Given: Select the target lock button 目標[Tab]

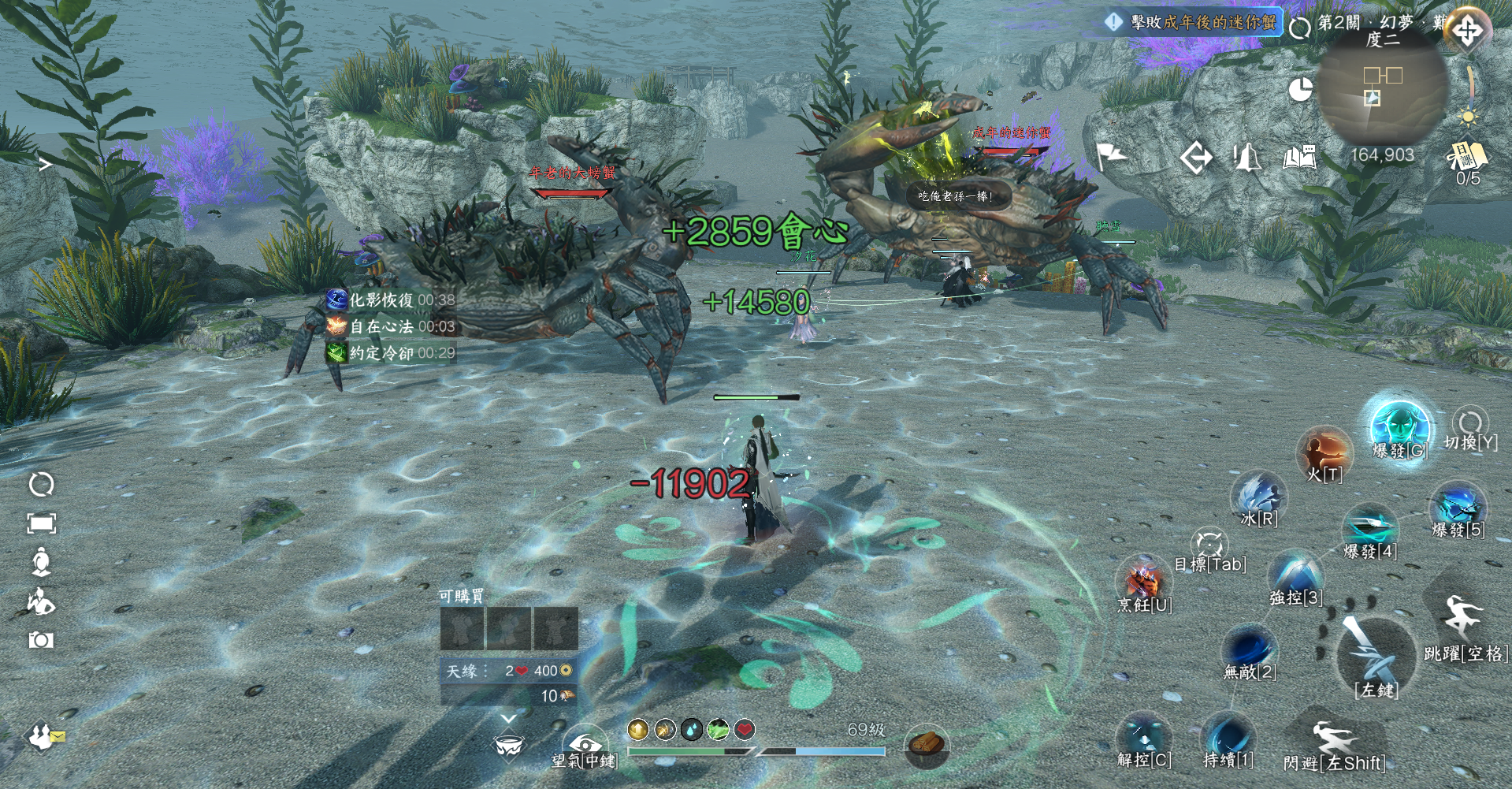Looking at the screenshot, I should [1209, 544].
